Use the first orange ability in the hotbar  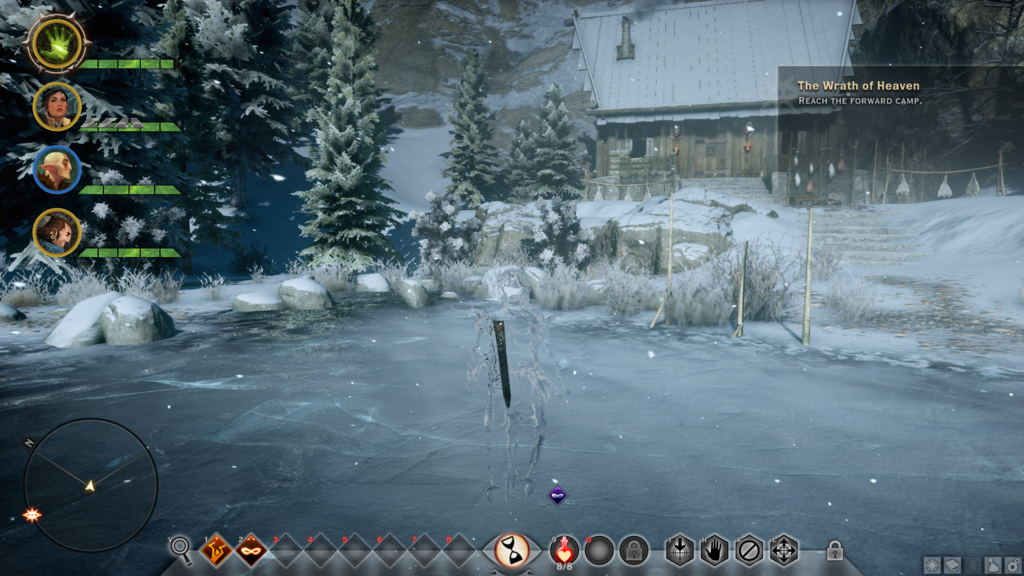click(x=216, y=550)
